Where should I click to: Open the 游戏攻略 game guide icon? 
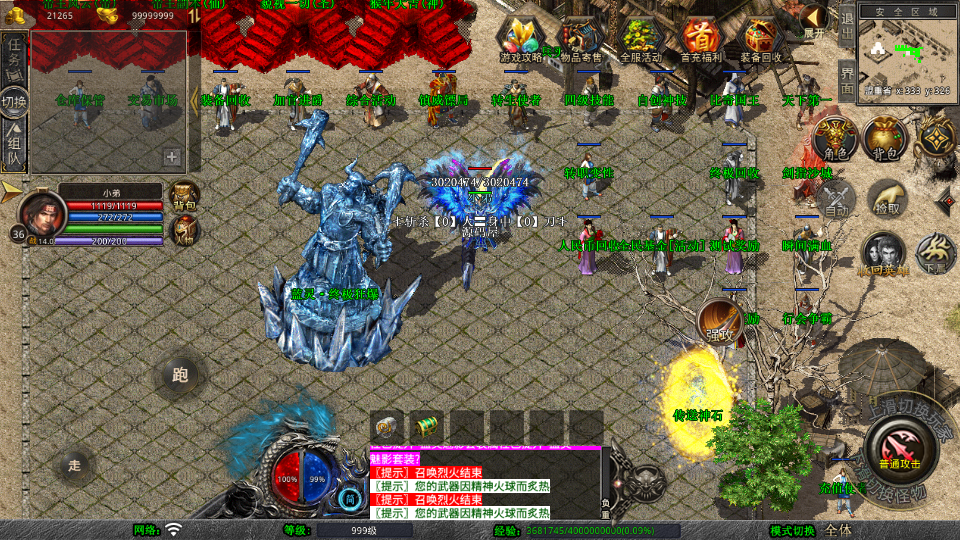pyautogui.click(x=520, y=40)
